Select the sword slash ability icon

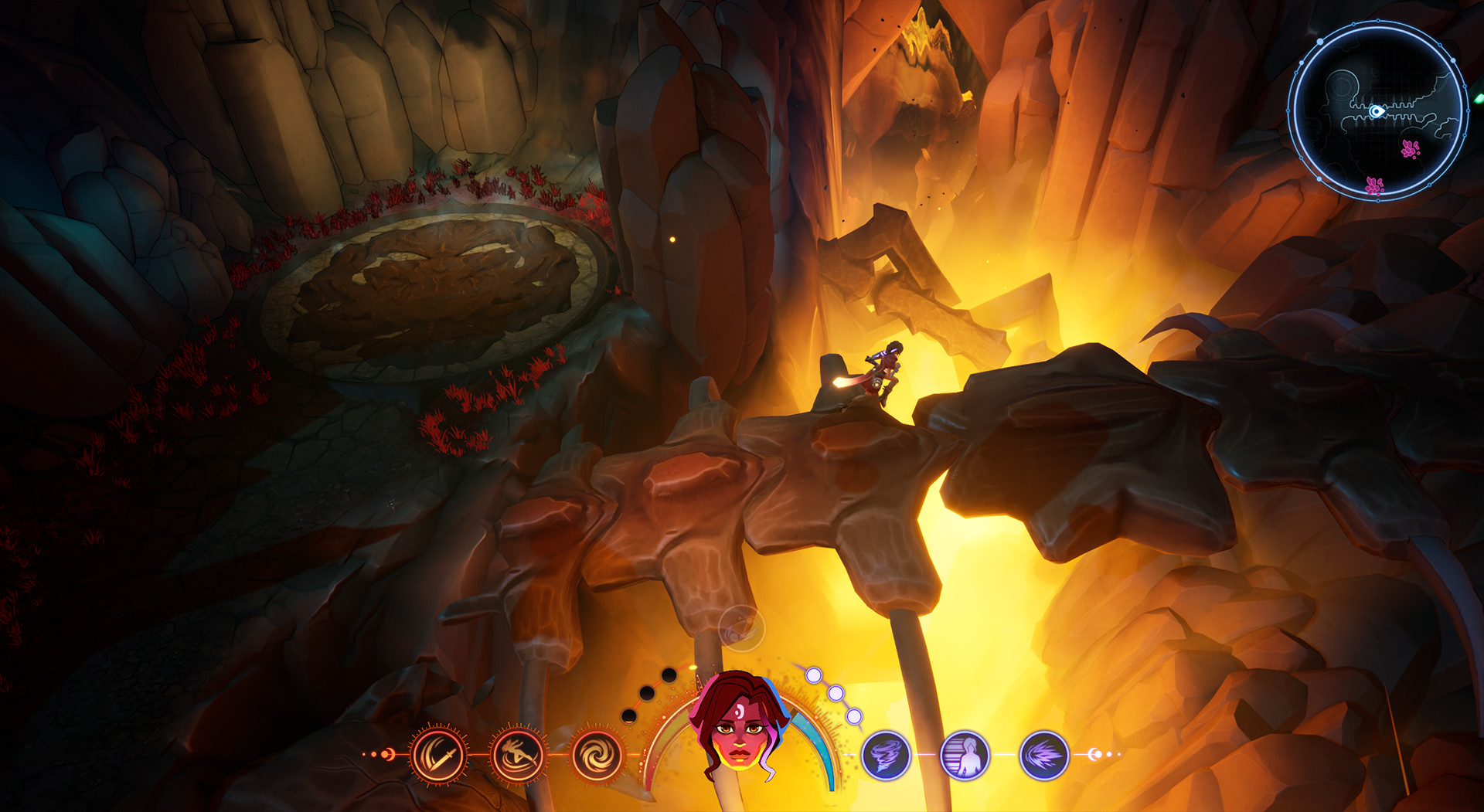coord(437,754)
